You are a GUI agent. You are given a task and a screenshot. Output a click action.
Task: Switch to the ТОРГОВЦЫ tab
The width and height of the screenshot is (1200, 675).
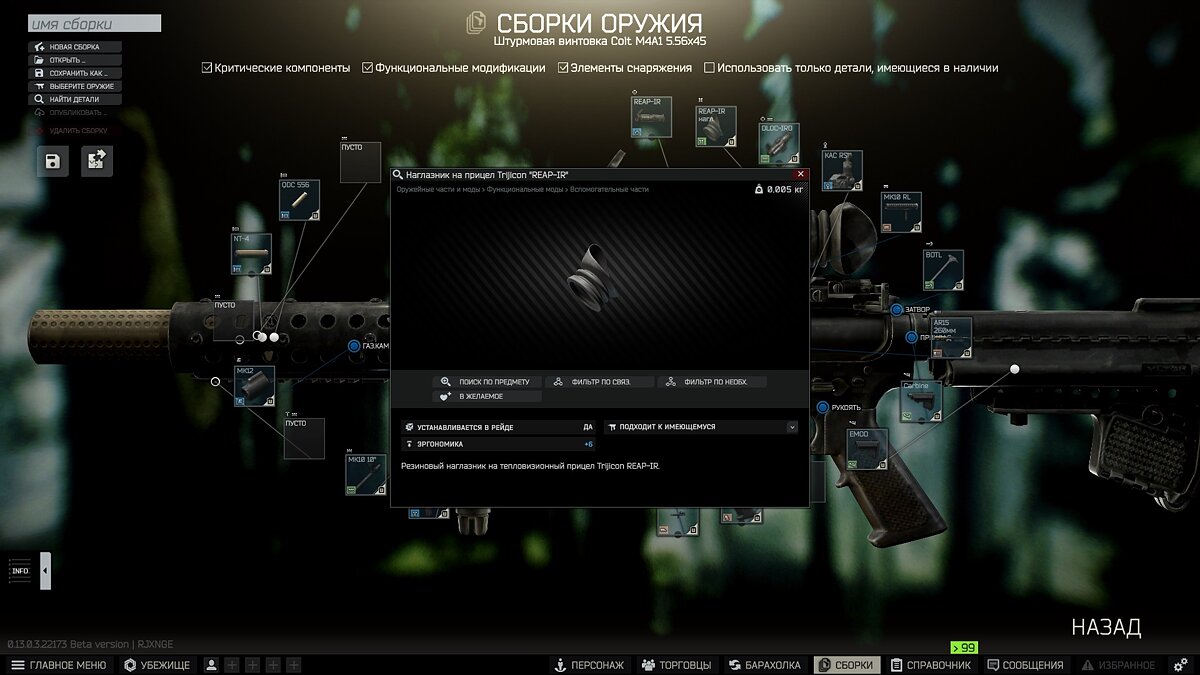pyautogui.click(x=676, y=665)
